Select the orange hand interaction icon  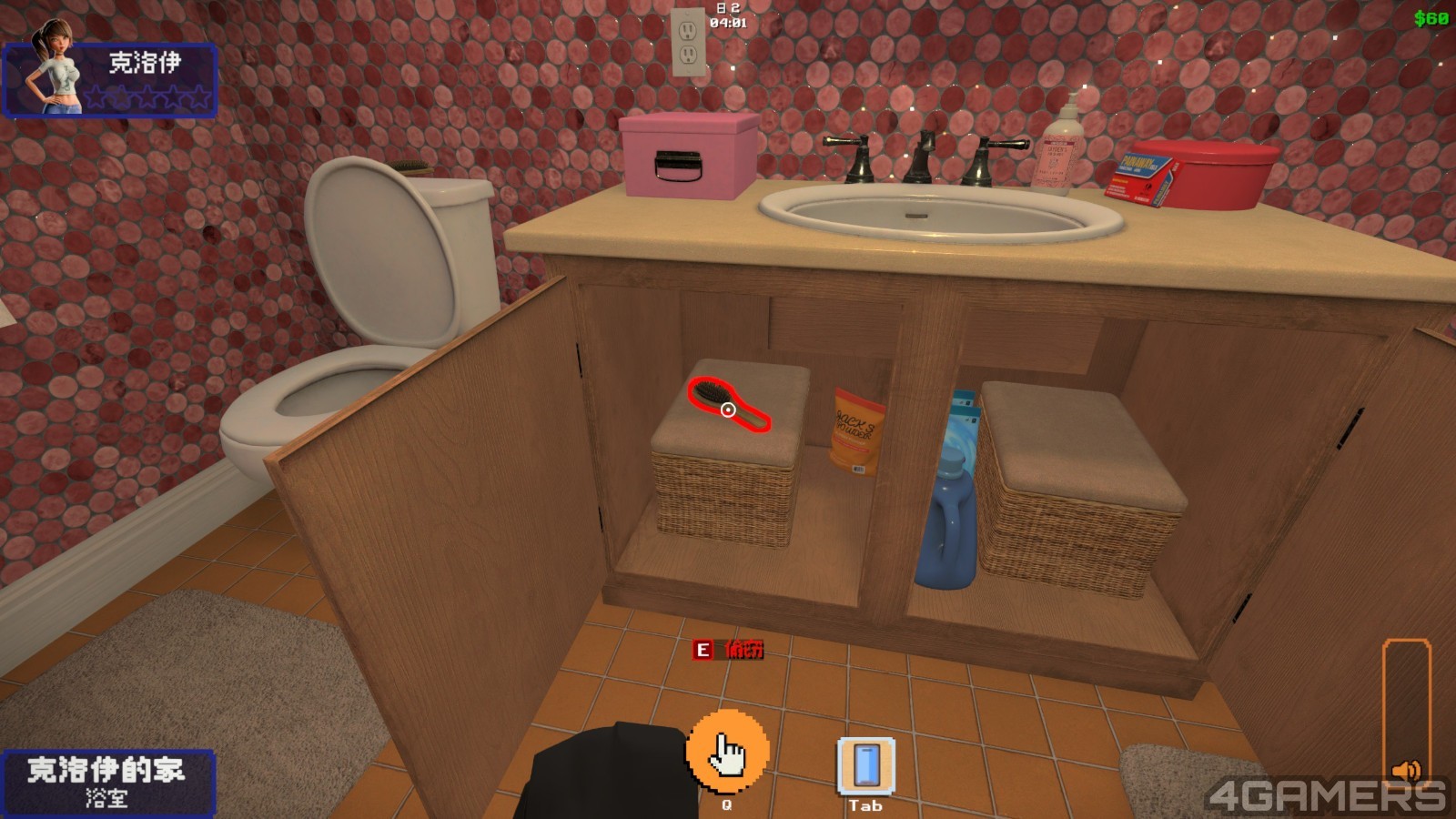(x=726, y=752)
